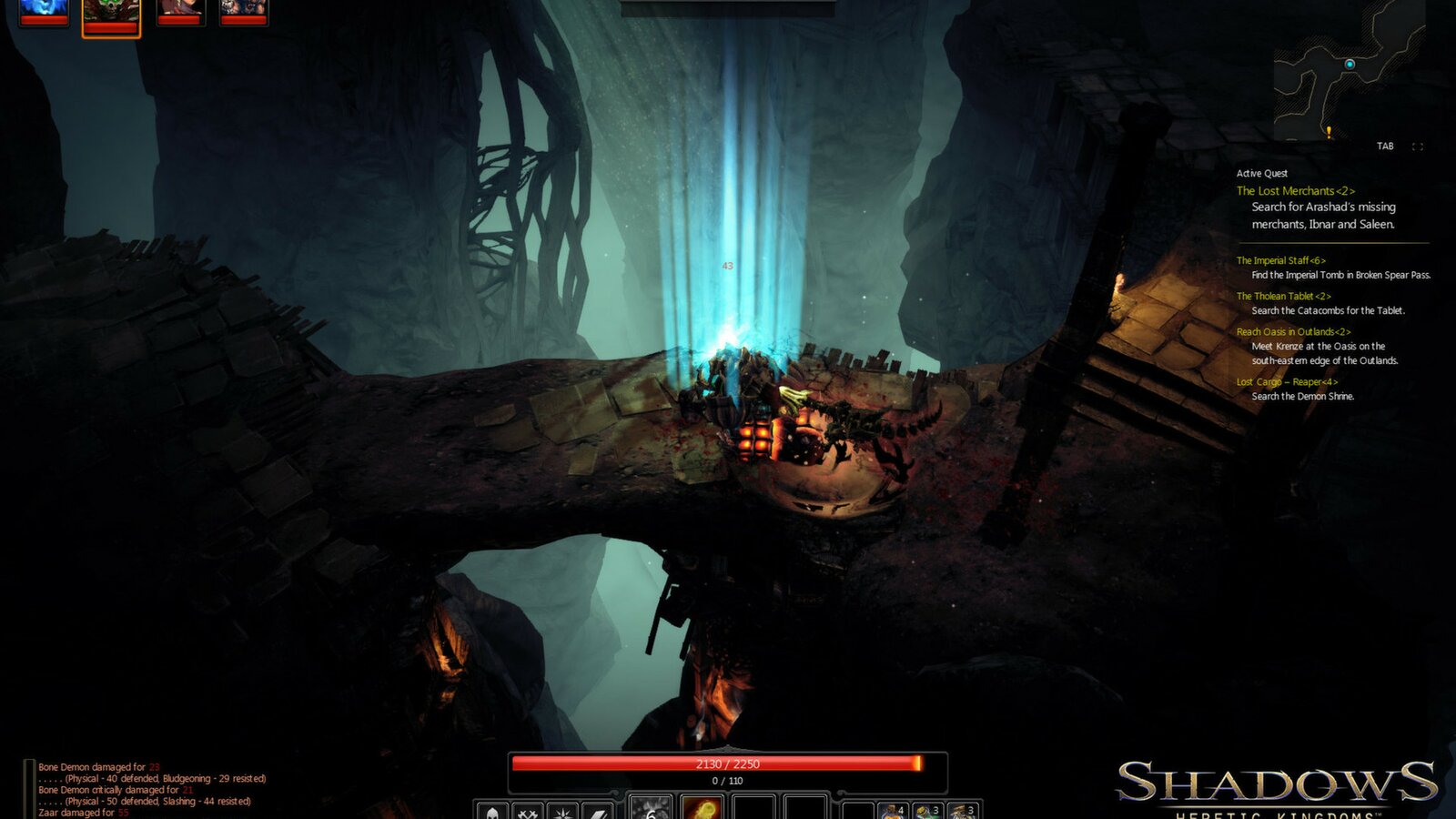Use the green potion stacked at 3
Image resolution: width=1456 pixels, height=819 pixels.
(926, 810)
